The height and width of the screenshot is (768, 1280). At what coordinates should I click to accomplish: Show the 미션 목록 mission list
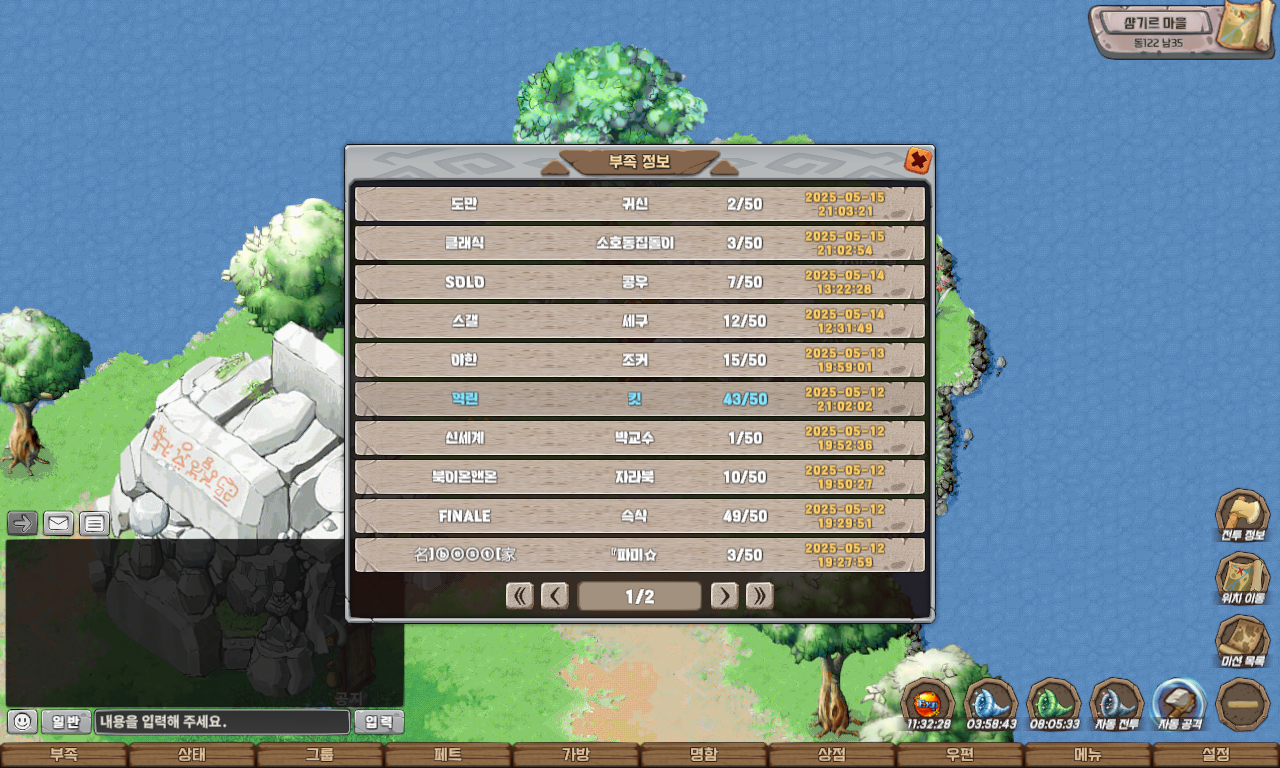1242,641
